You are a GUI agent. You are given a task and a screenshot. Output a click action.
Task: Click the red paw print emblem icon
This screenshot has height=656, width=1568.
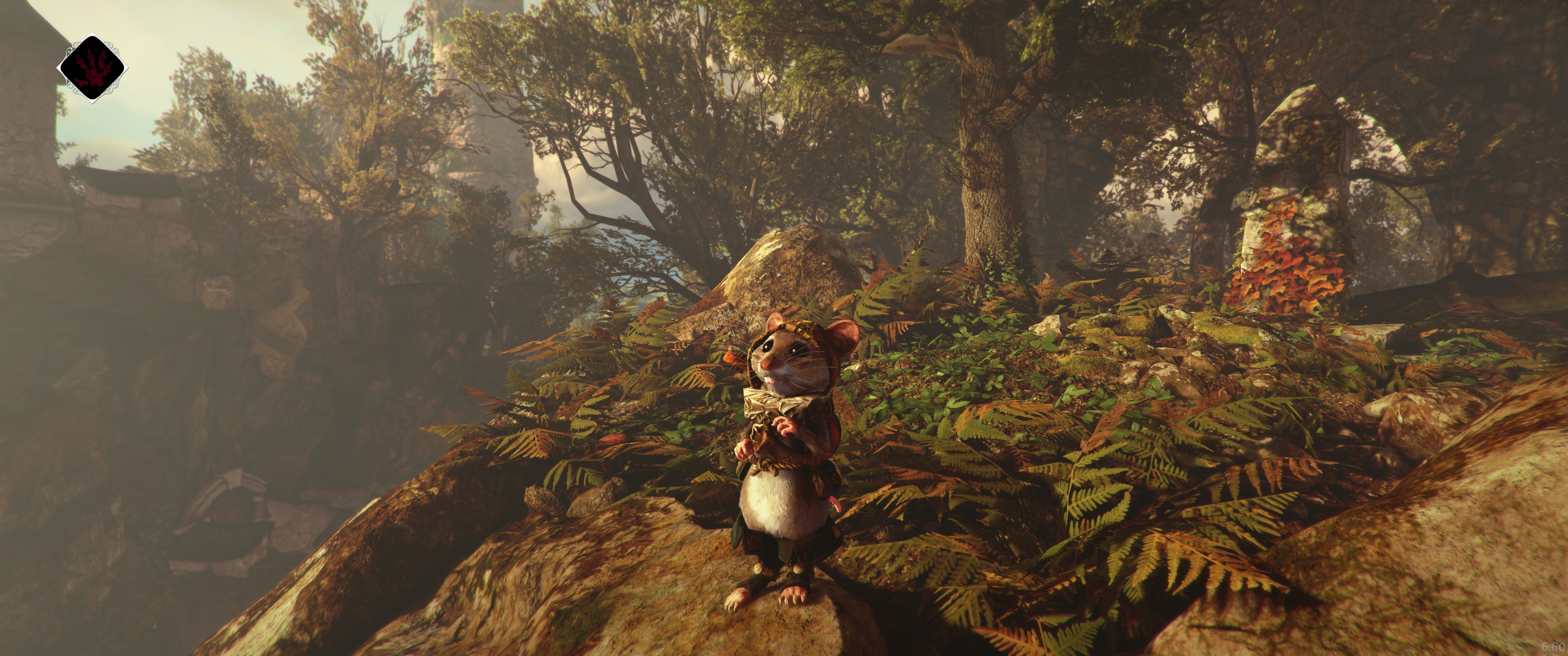(x=93, y=67)
